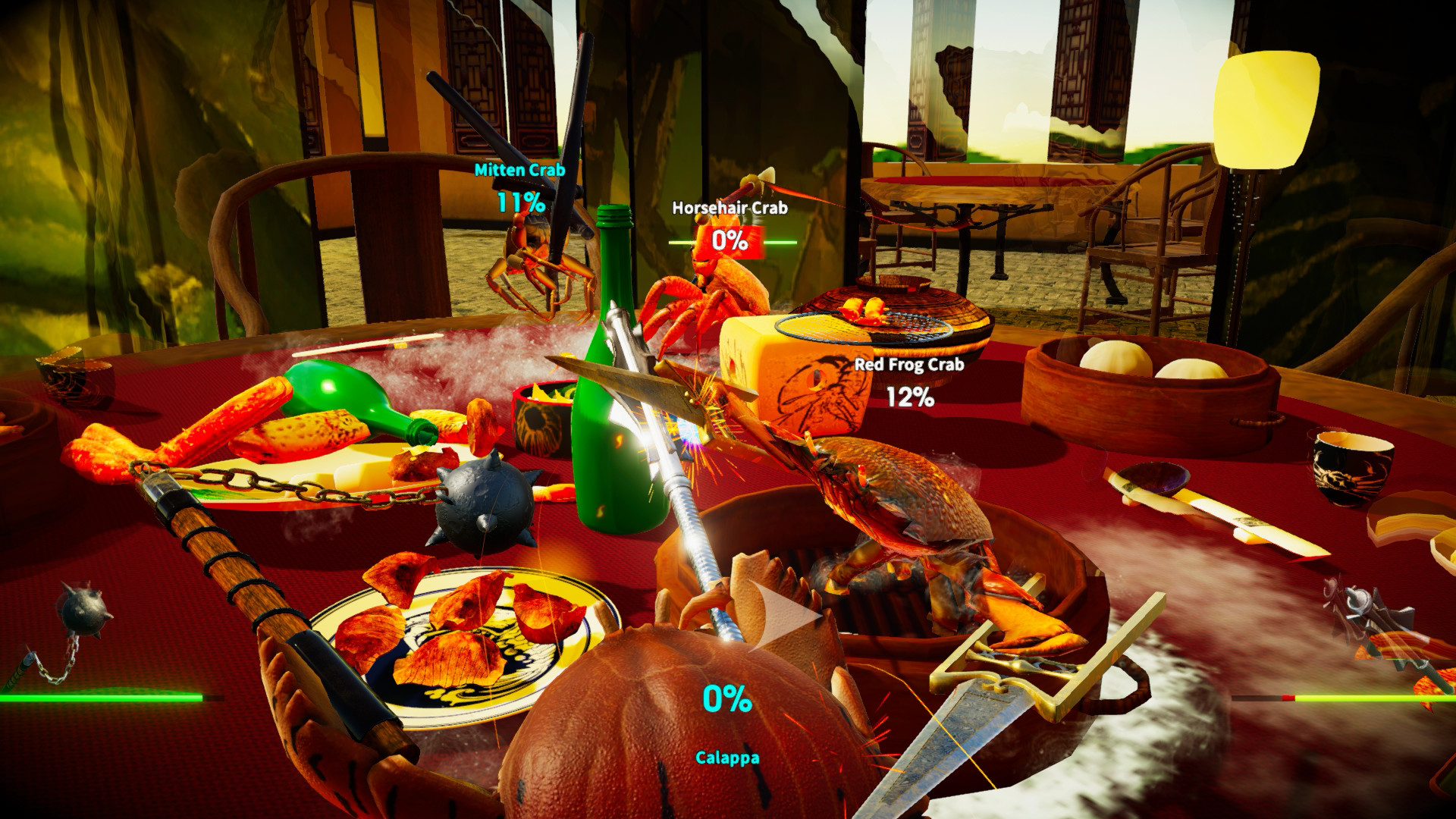Toggle the Red Frog Crab percentage display

click(912, 396)
